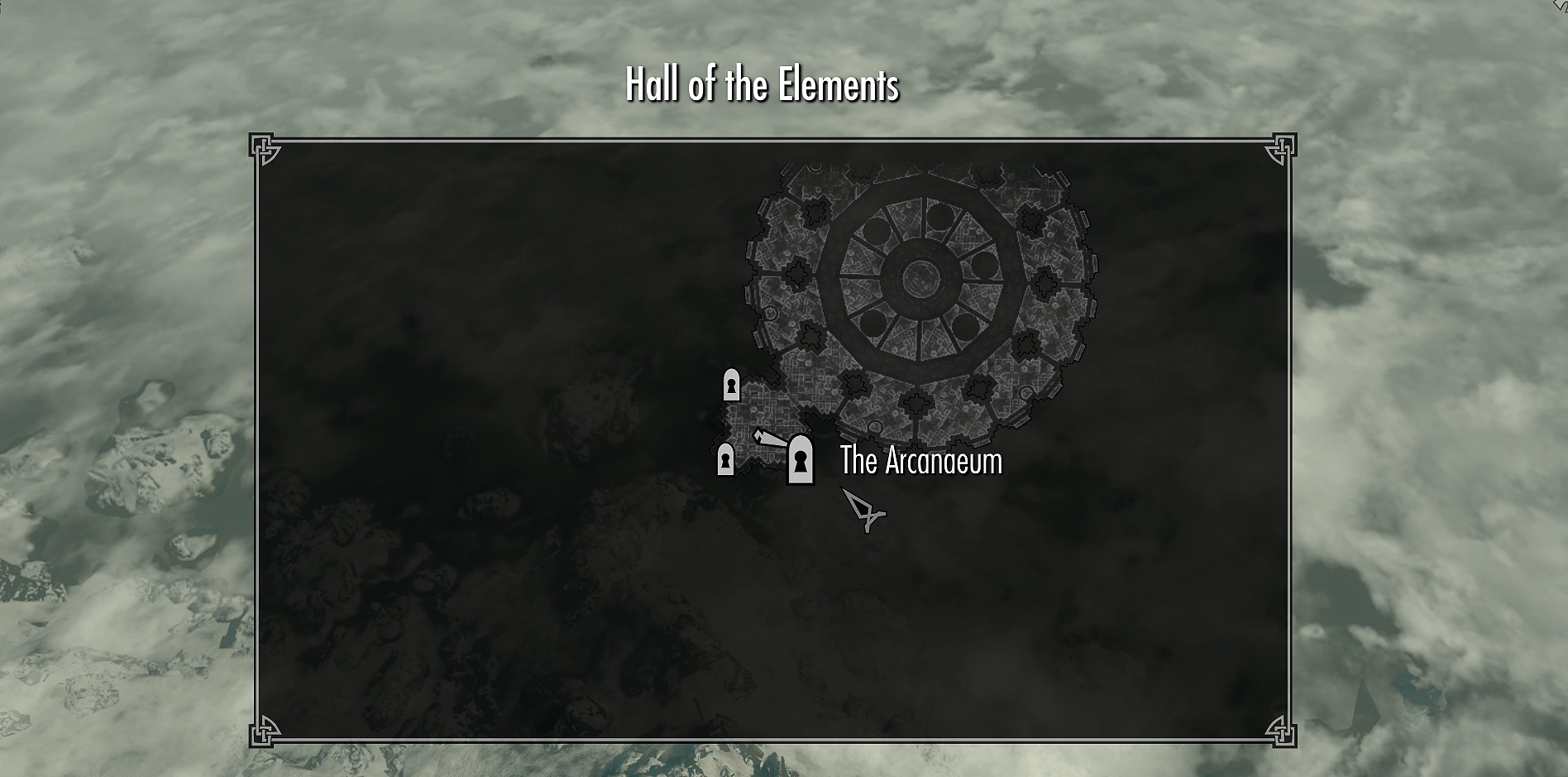The width and height of the screenshot is (1568, 777).
Task: Click the white pointer arrow near the Arcanaeum door
Action: [x=769, y=437]
